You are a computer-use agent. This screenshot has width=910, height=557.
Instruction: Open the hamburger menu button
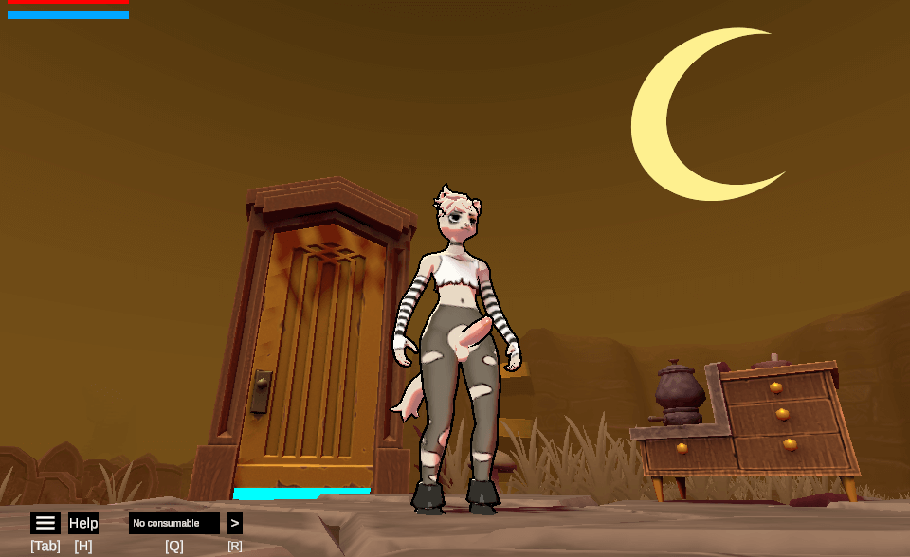pos(45,523)
